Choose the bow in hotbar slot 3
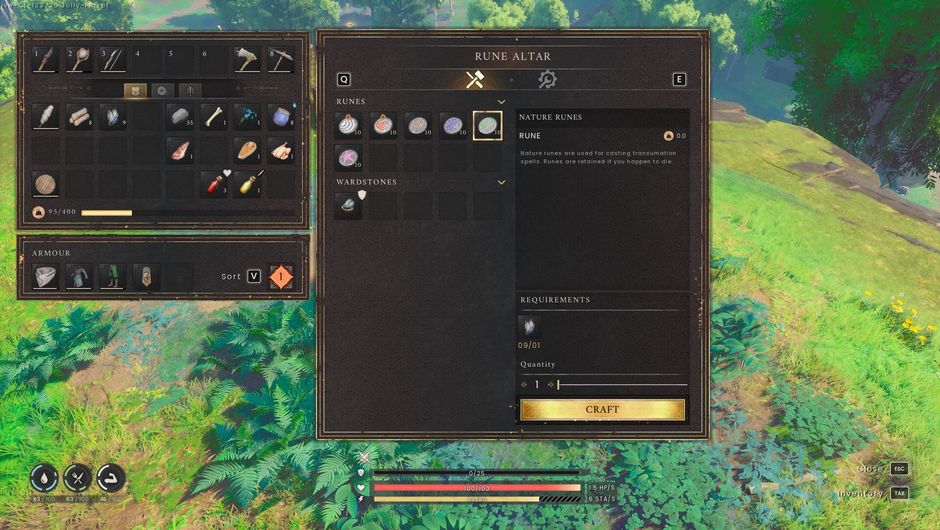 pyautogui.click(x=112, y=60)
